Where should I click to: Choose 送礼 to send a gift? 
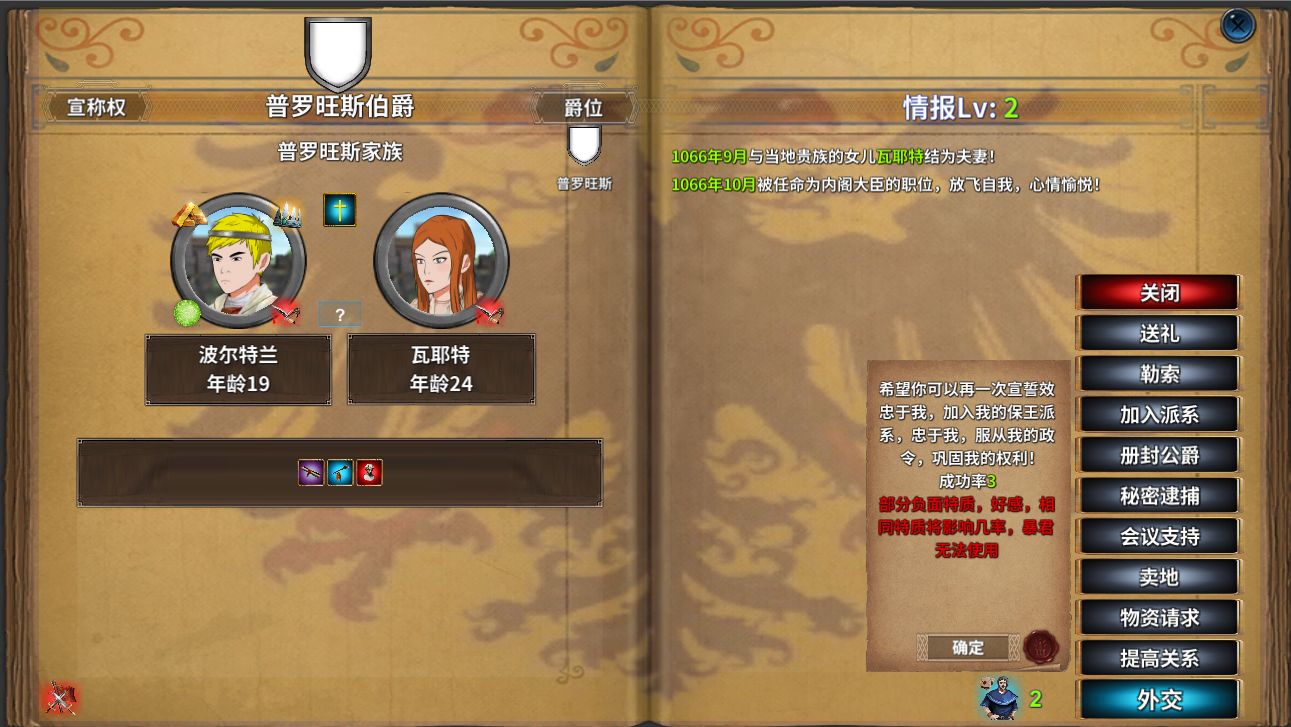pyautogui.click(x=1157, y=333)
